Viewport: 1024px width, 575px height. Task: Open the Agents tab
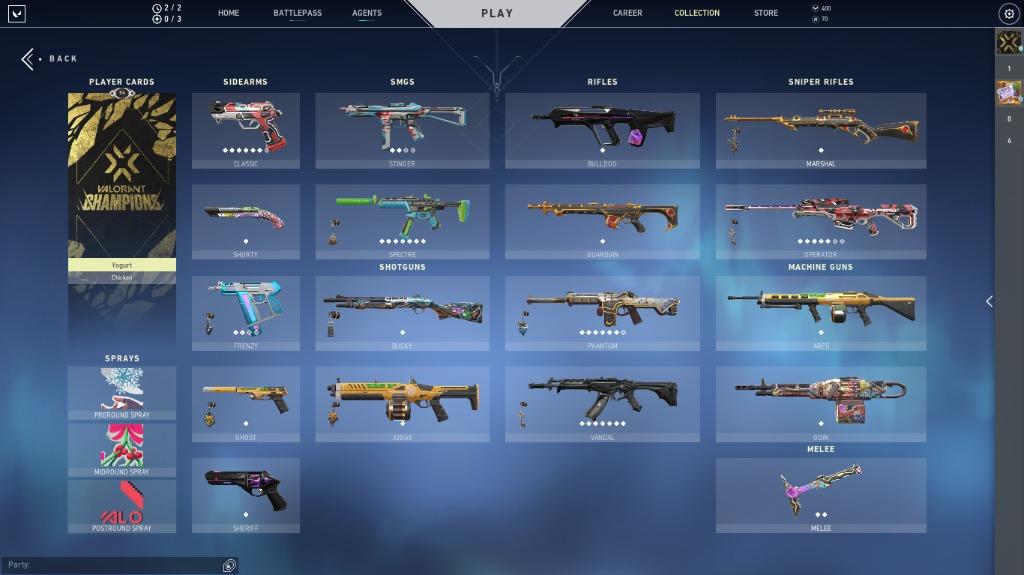coord(367,13)
